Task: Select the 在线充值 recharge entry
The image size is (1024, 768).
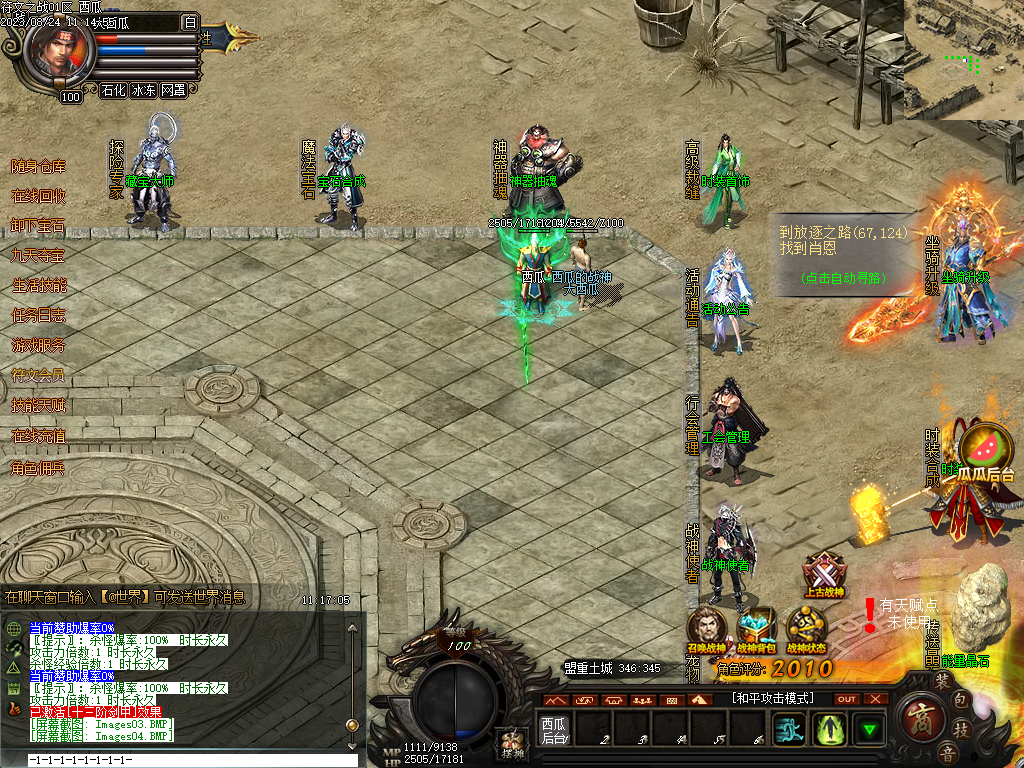Action: (38, 436)
